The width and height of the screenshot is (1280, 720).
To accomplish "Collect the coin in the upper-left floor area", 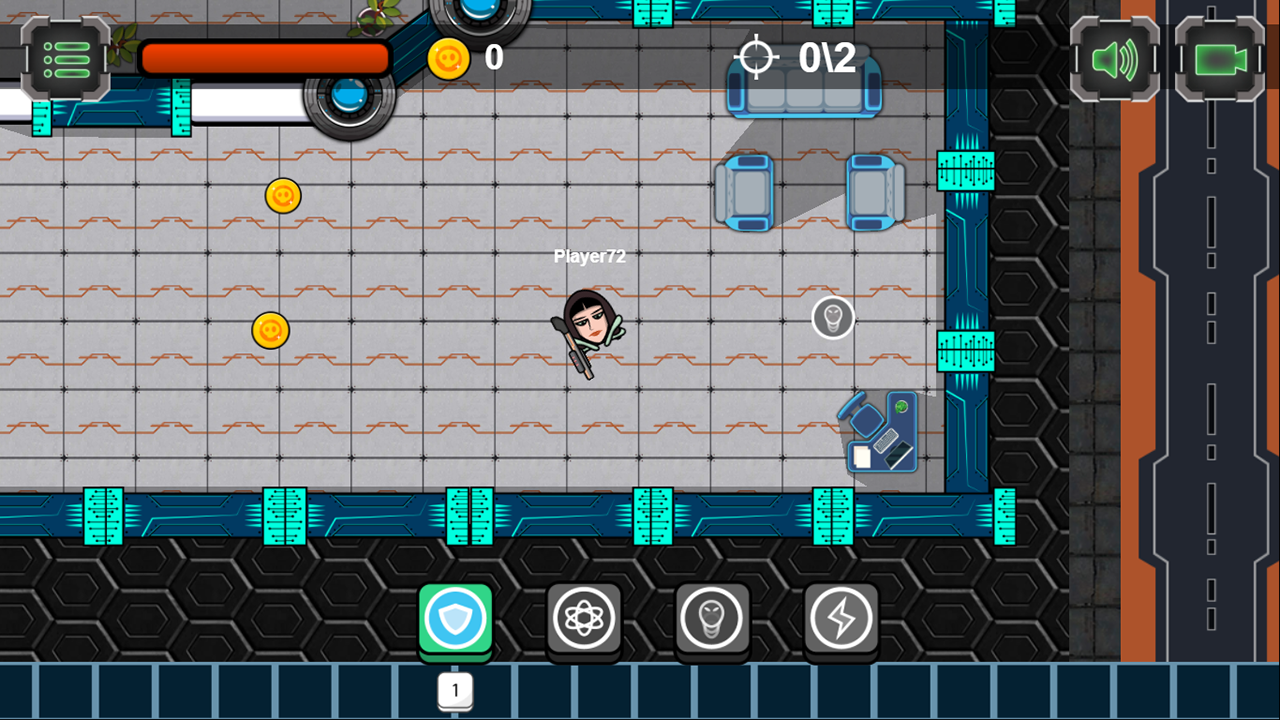I will [285, 196].
